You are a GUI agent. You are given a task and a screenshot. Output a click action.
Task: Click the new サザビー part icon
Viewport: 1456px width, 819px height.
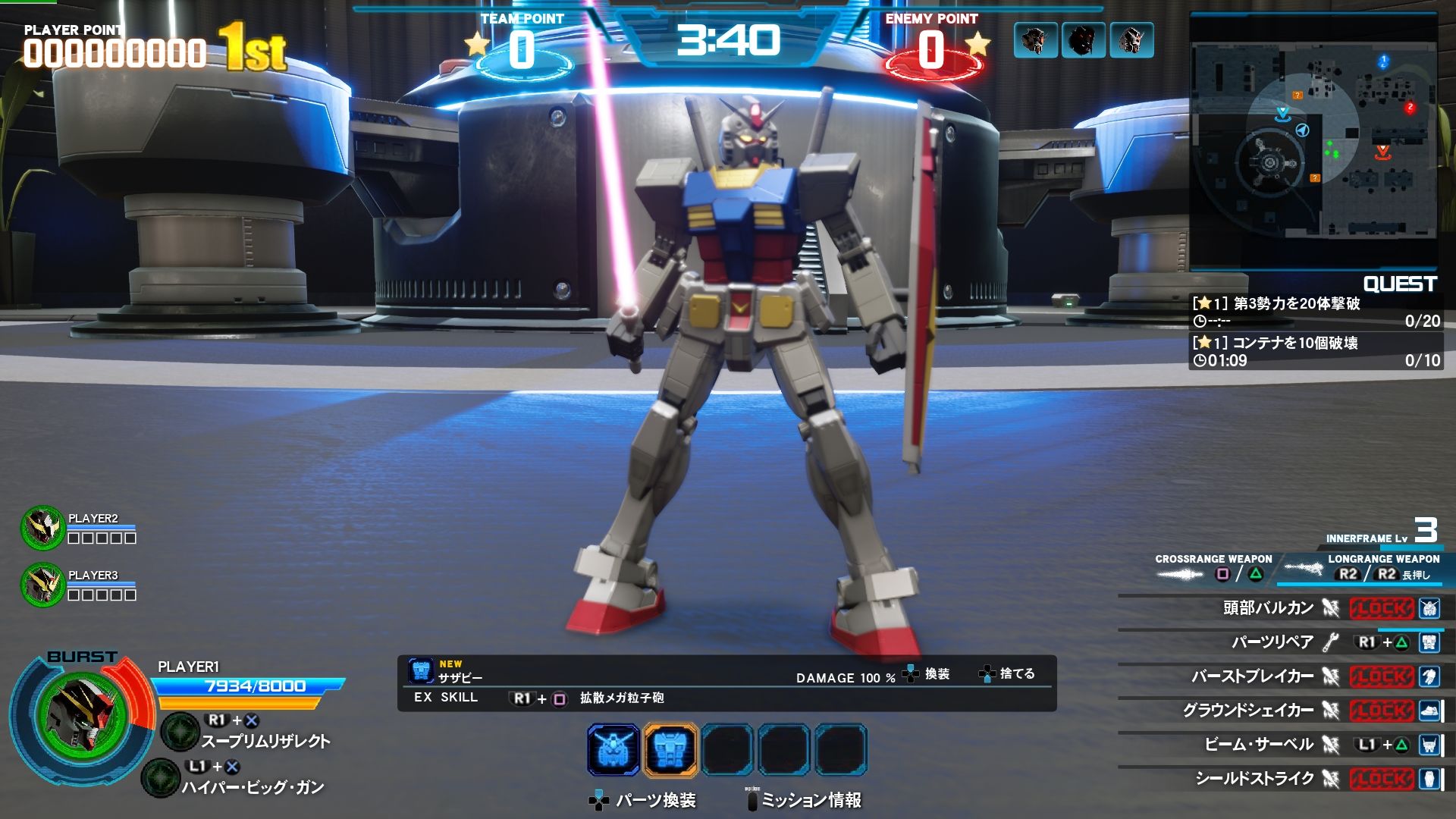point(421,670)
